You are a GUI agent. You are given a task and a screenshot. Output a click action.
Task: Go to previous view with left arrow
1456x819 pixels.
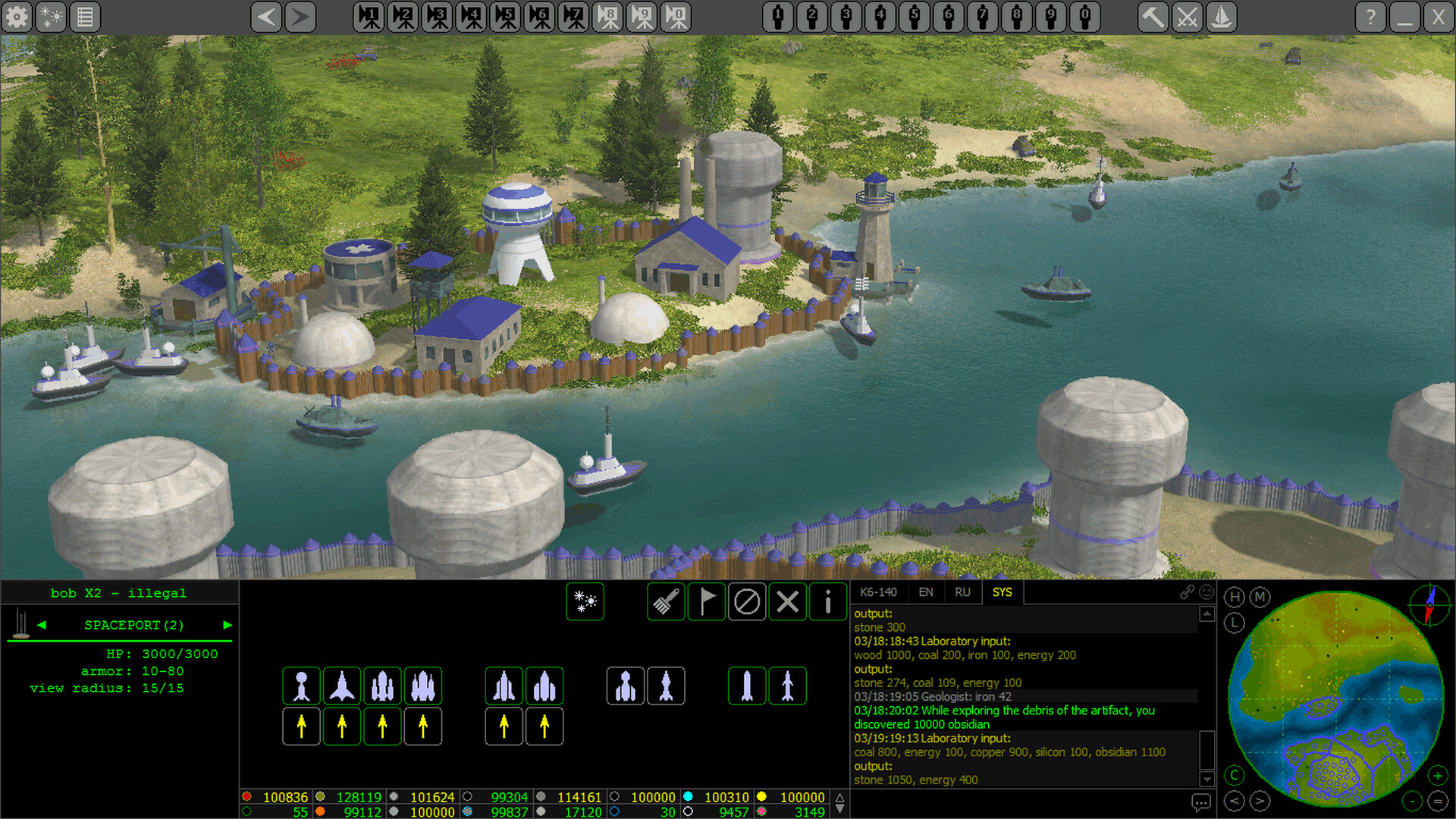(266, 17)
